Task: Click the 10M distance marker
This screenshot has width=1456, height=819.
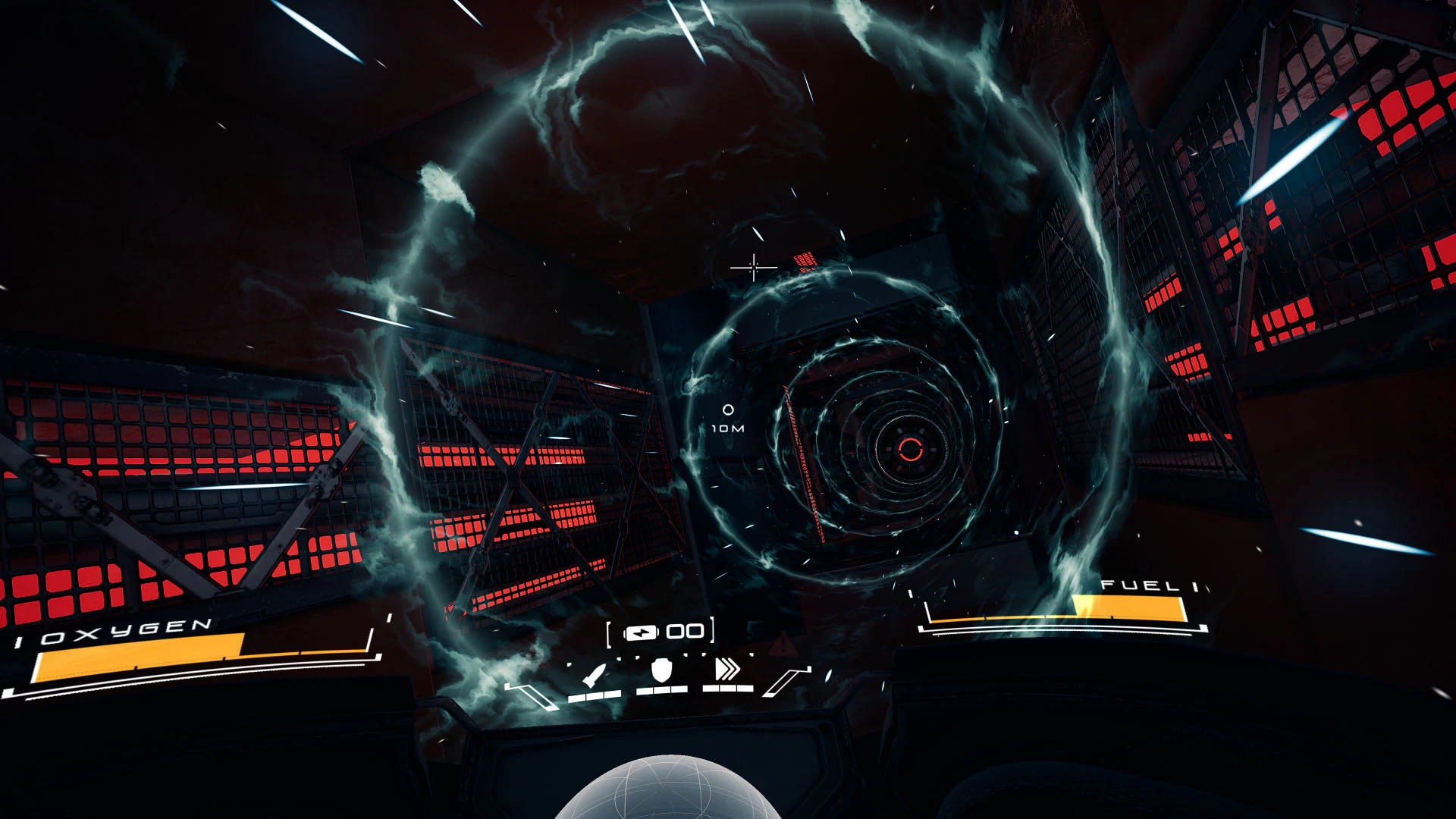Action: 726,428
